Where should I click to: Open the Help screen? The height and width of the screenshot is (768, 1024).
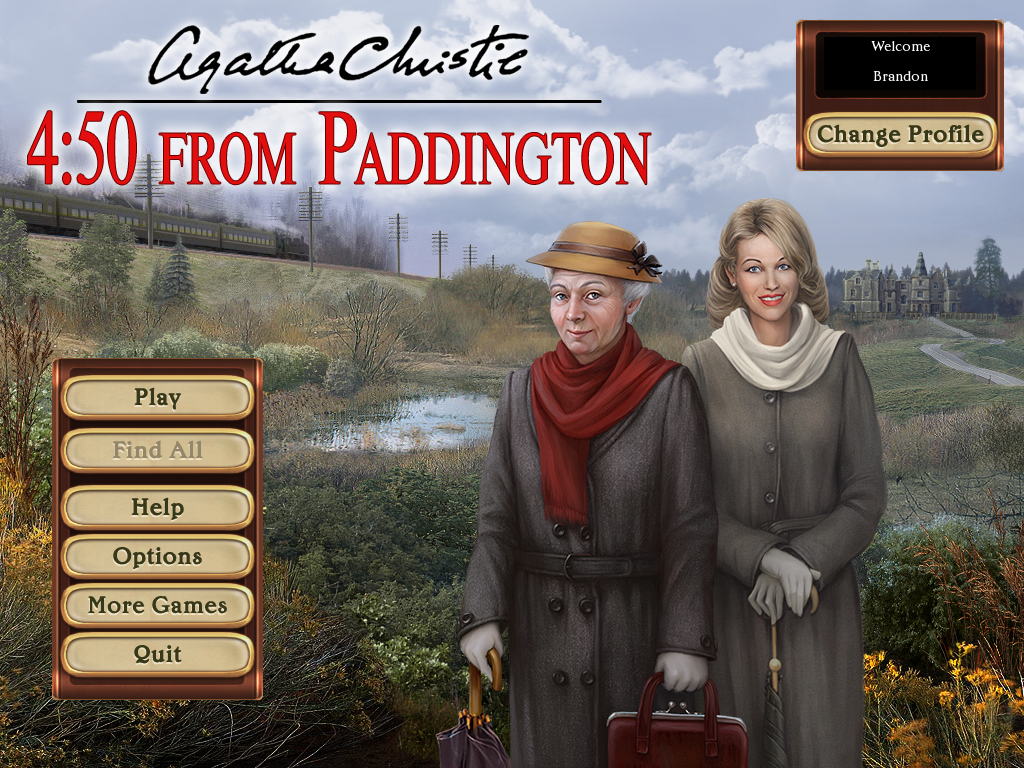[157, 507]
